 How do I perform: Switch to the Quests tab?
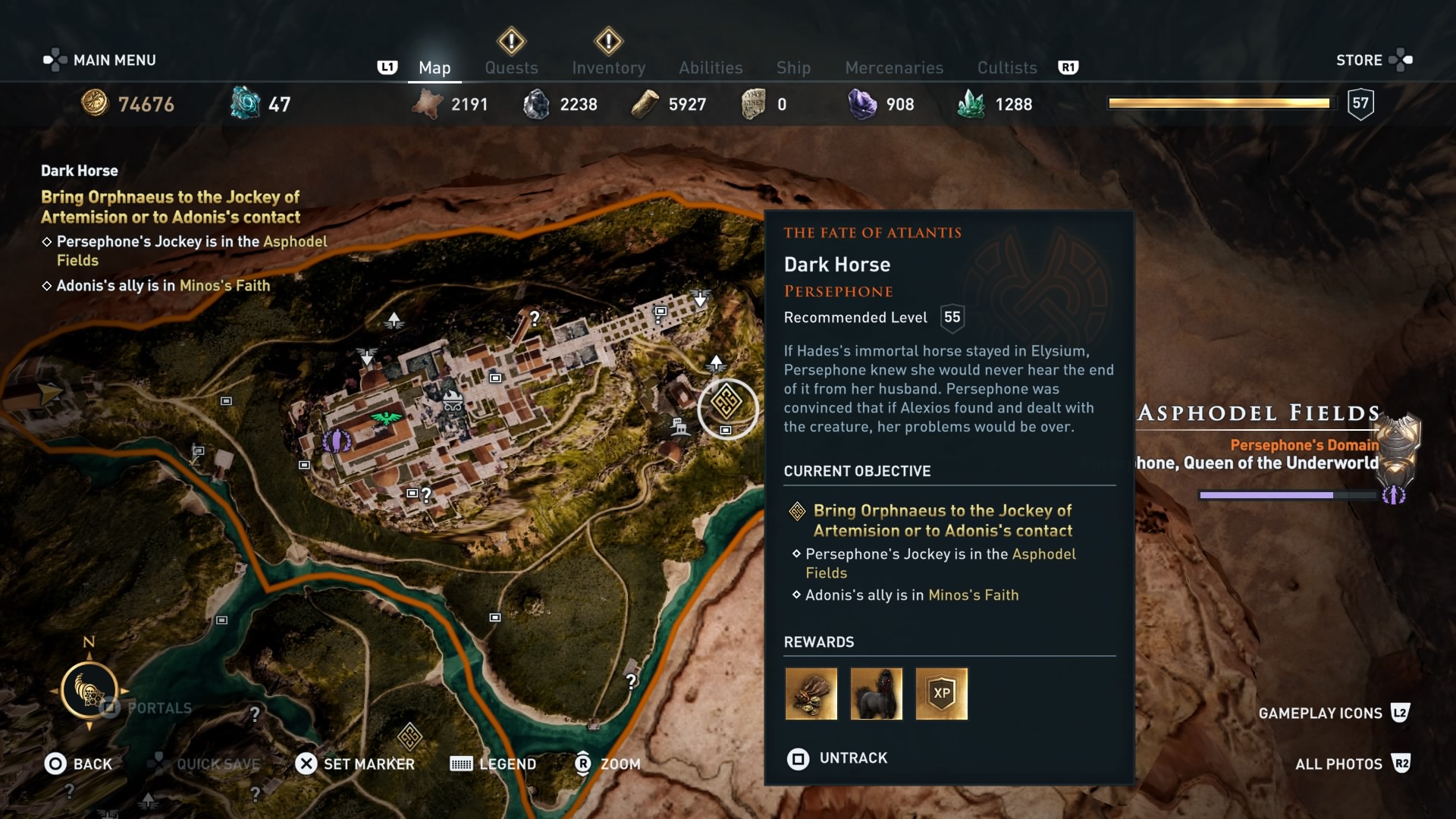tap(511, 67)
